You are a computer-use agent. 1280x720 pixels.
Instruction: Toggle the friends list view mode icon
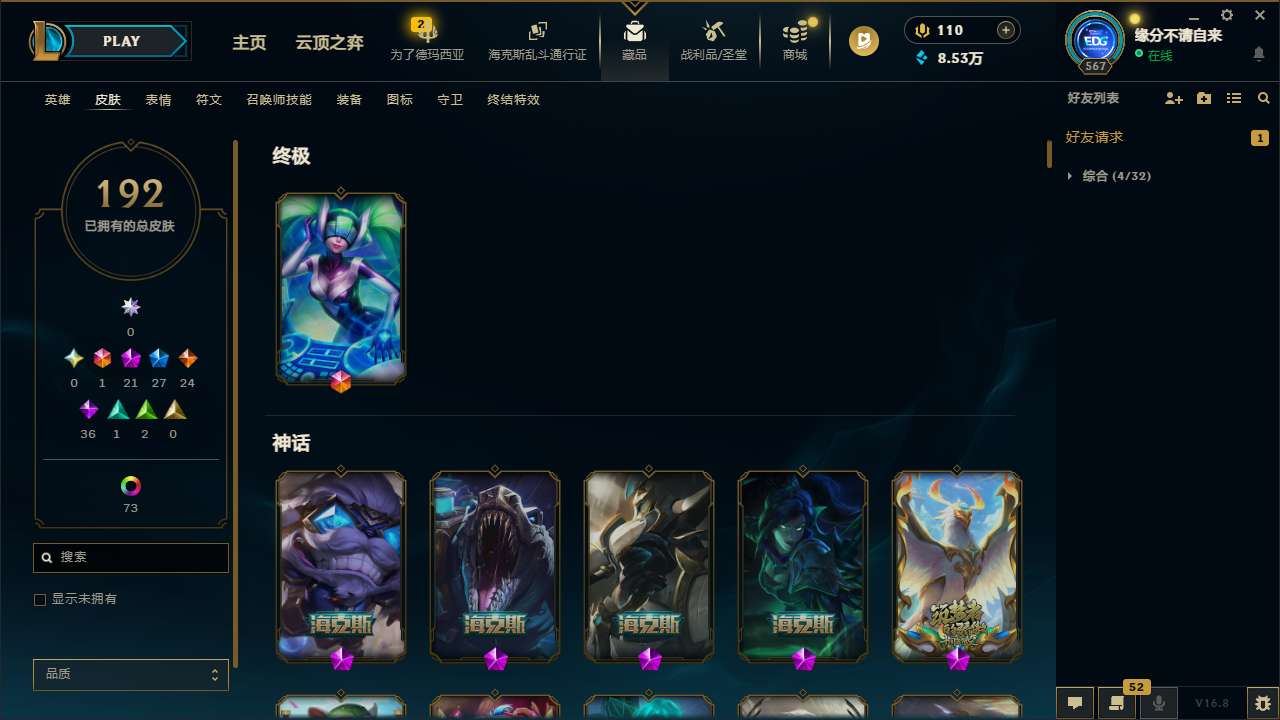click(x=1233, y=98)
